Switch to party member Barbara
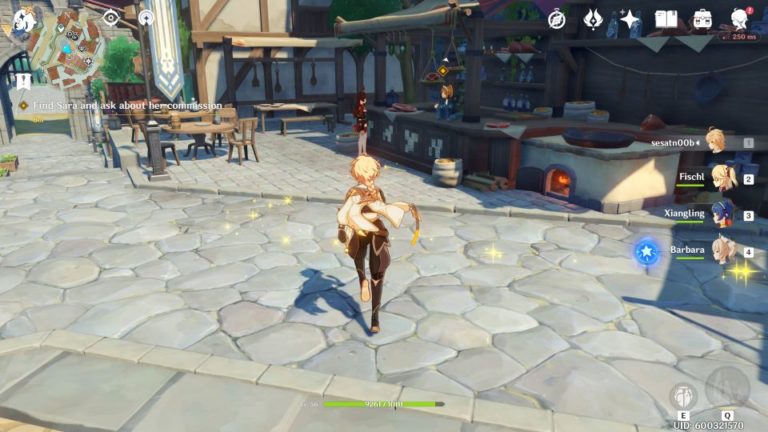768x432 pixels. click(x=720, y=250)
